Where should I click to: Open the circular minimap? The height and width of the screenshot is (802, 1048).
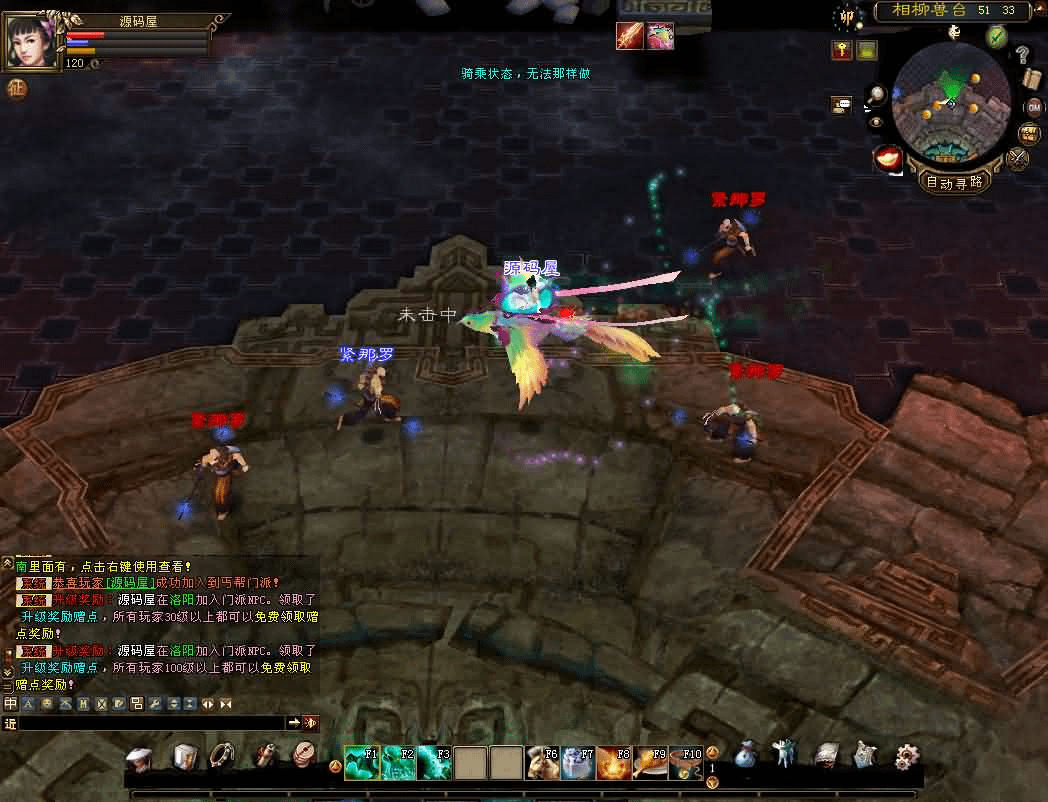tap(950, 100)
